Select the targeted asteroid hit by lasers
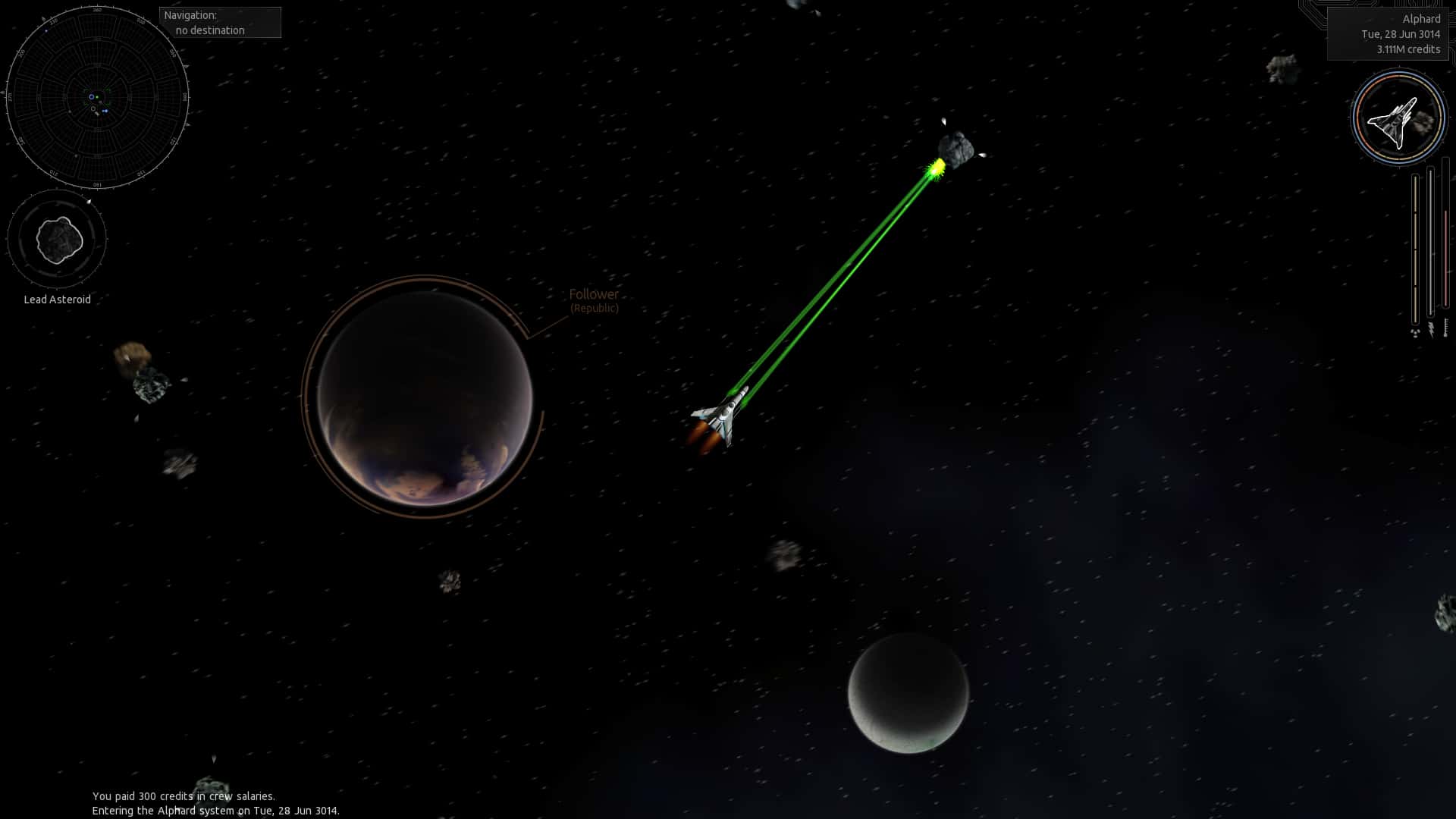This screenshot has width=1456, height=819. [x=957, y=148]
